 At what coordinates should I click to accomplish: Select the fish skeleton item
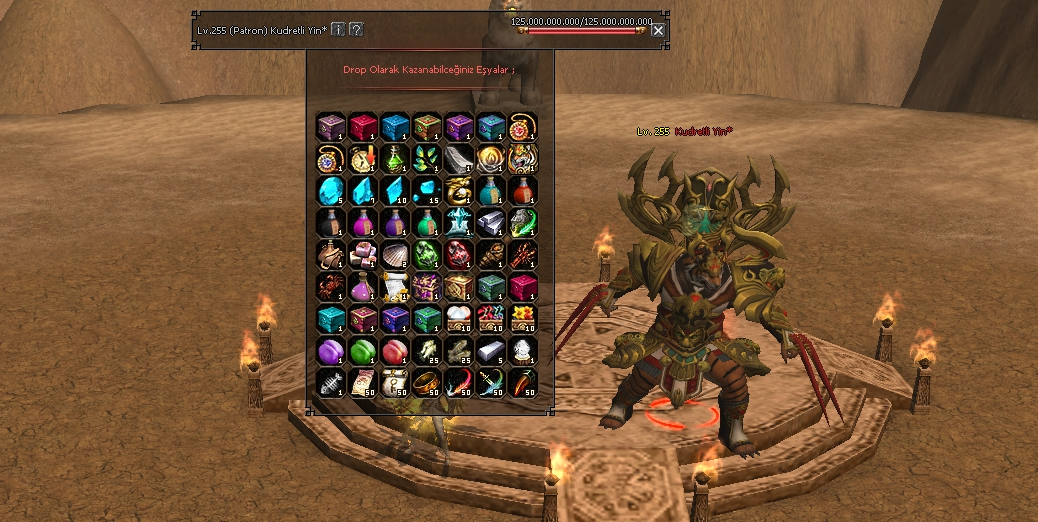[x=331, y=383]
